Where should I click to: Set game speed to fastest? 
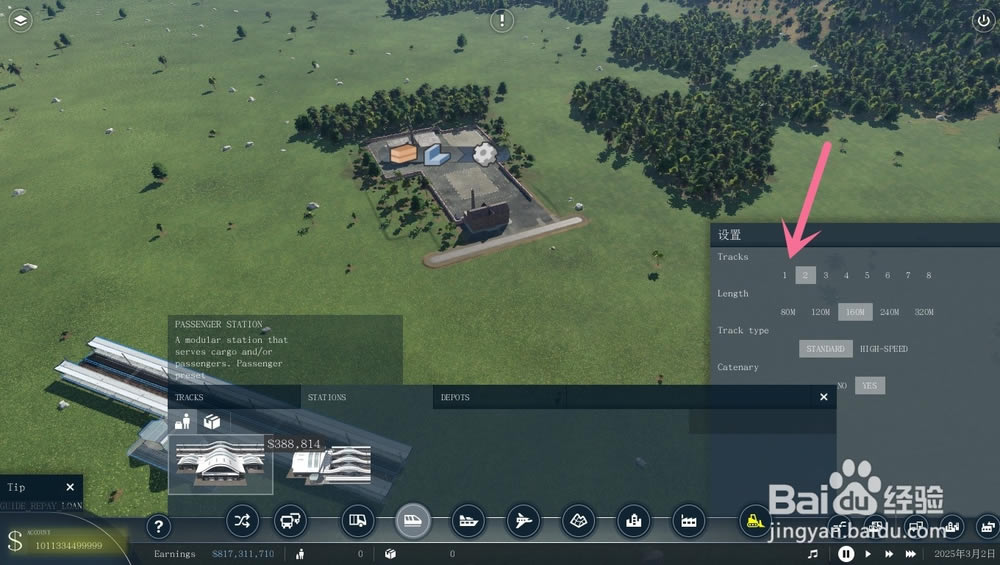[911, 553]
